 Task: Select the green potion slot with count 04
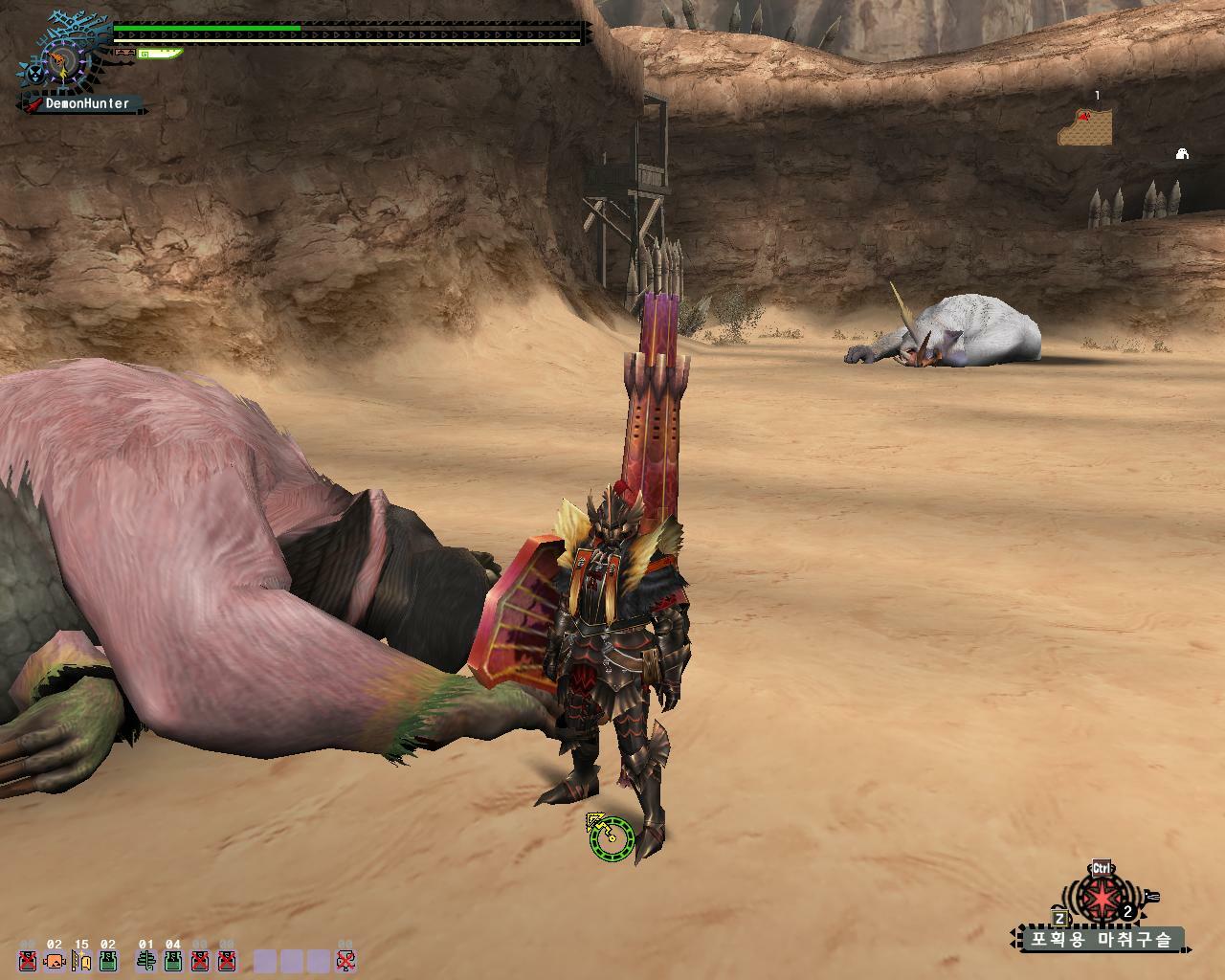click(172, 960)
